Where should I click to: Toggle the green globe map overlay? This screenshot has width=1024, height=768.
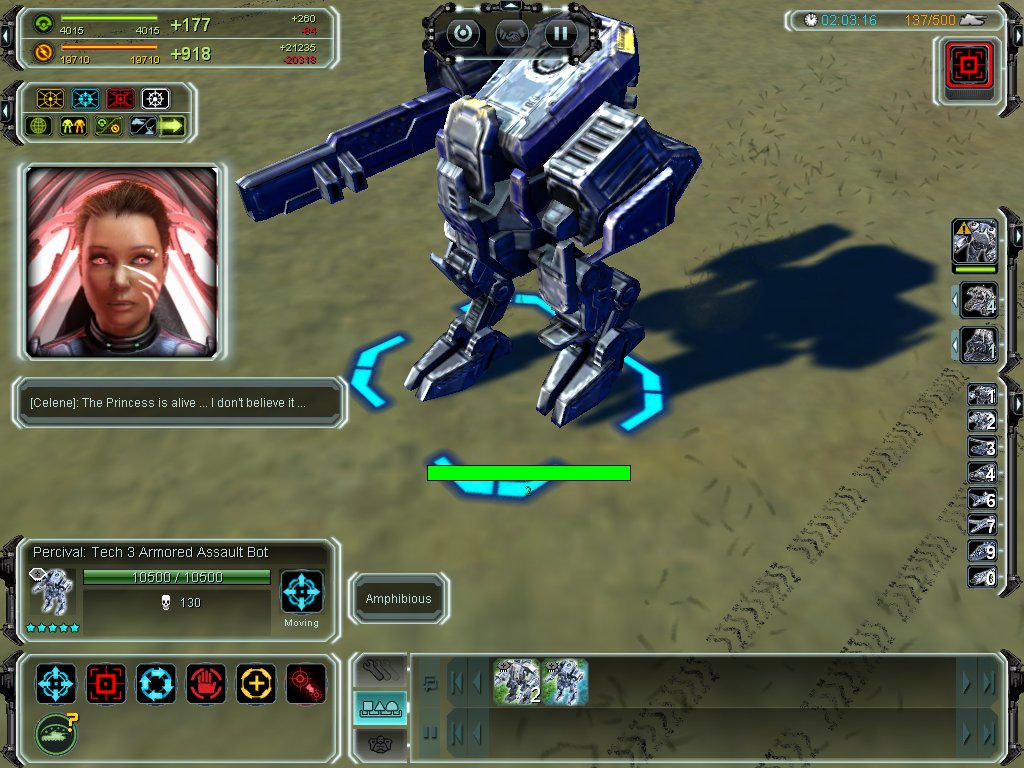[x=40, y=126]
